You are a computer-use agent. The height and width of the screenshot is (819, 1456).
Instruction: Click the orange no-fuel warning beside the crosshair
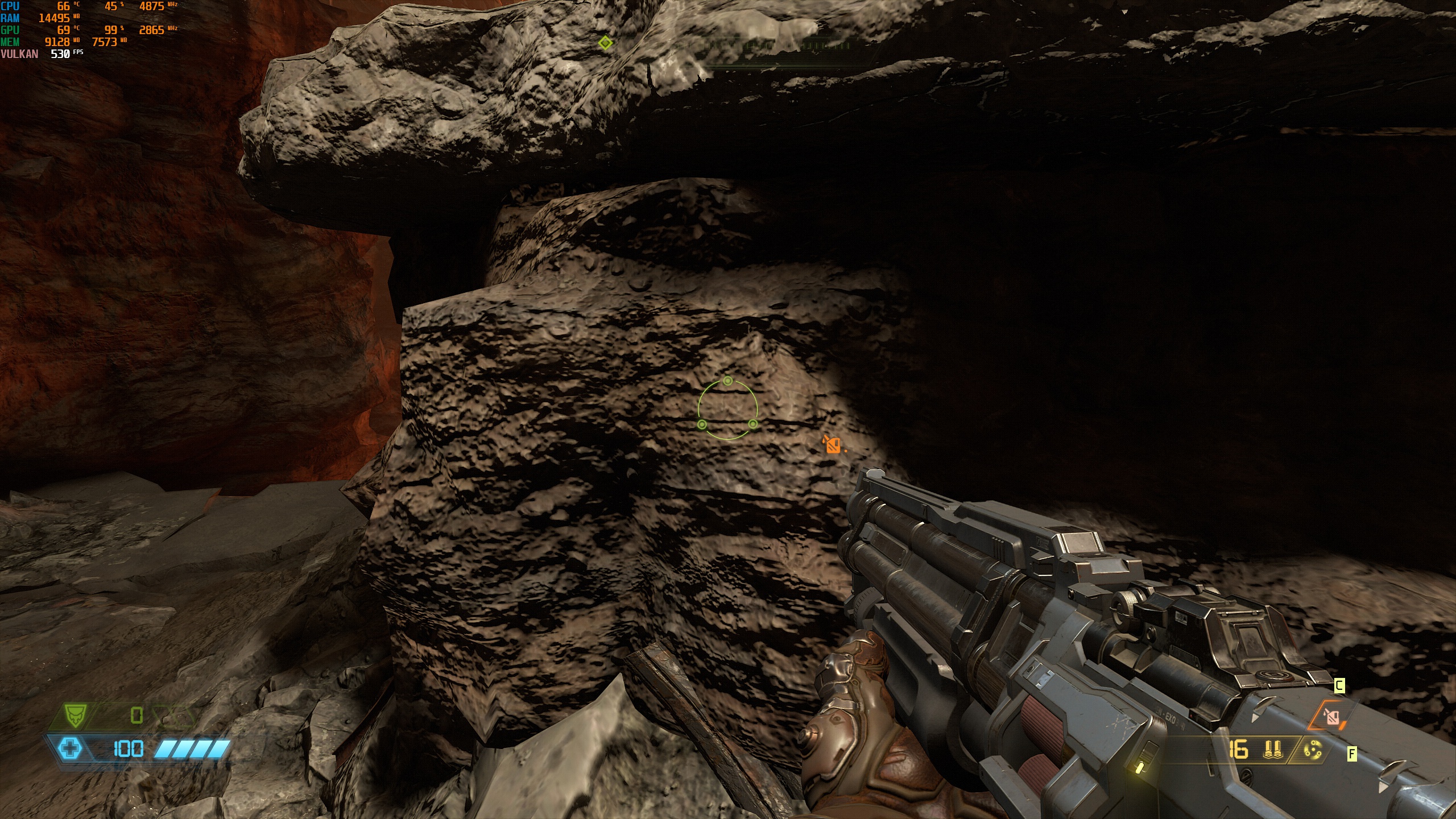pyautogui.click(x=833, y=444)
